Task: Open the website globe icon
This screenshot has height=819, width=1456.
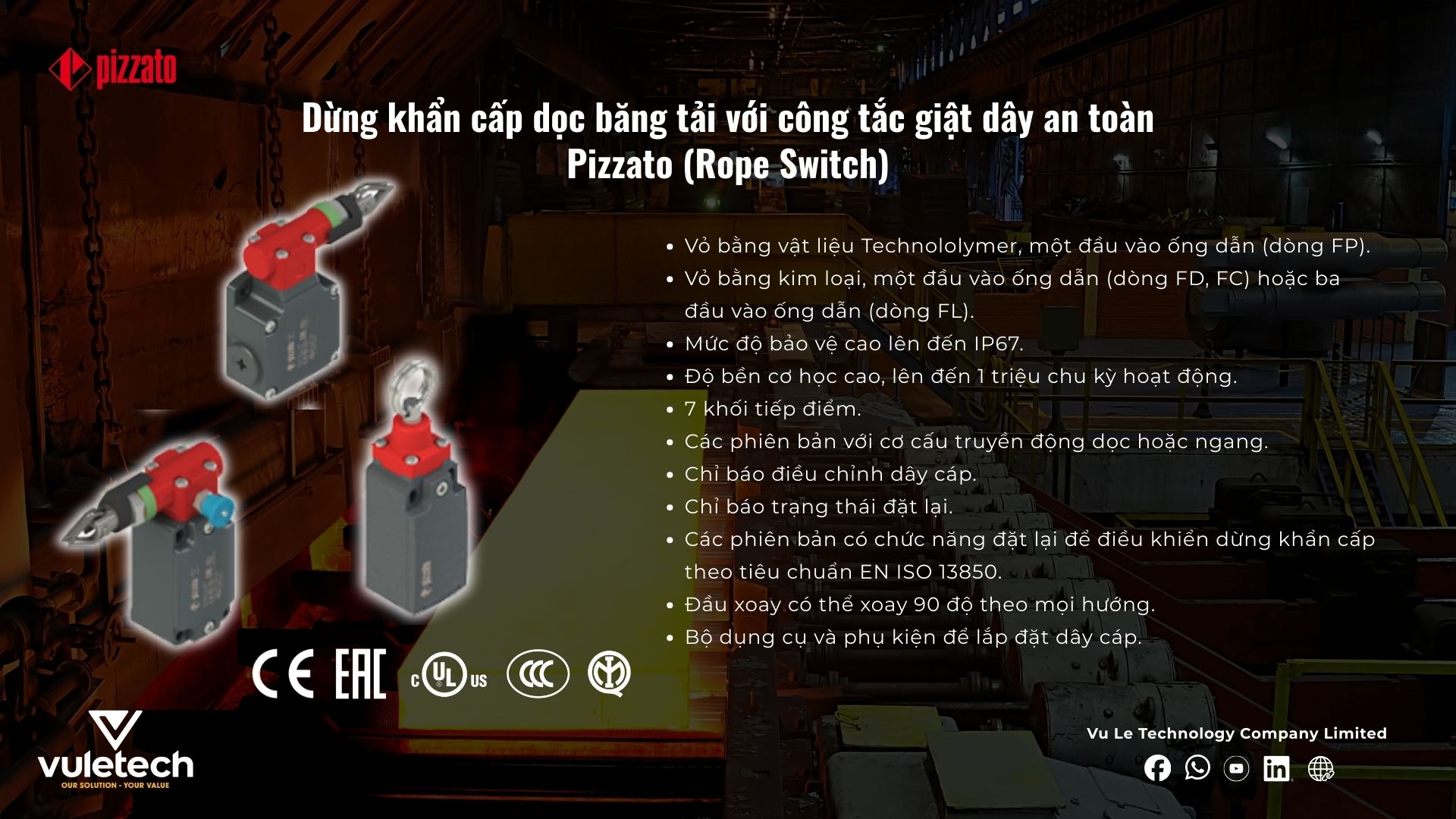Action: [x=1320, y=768]
